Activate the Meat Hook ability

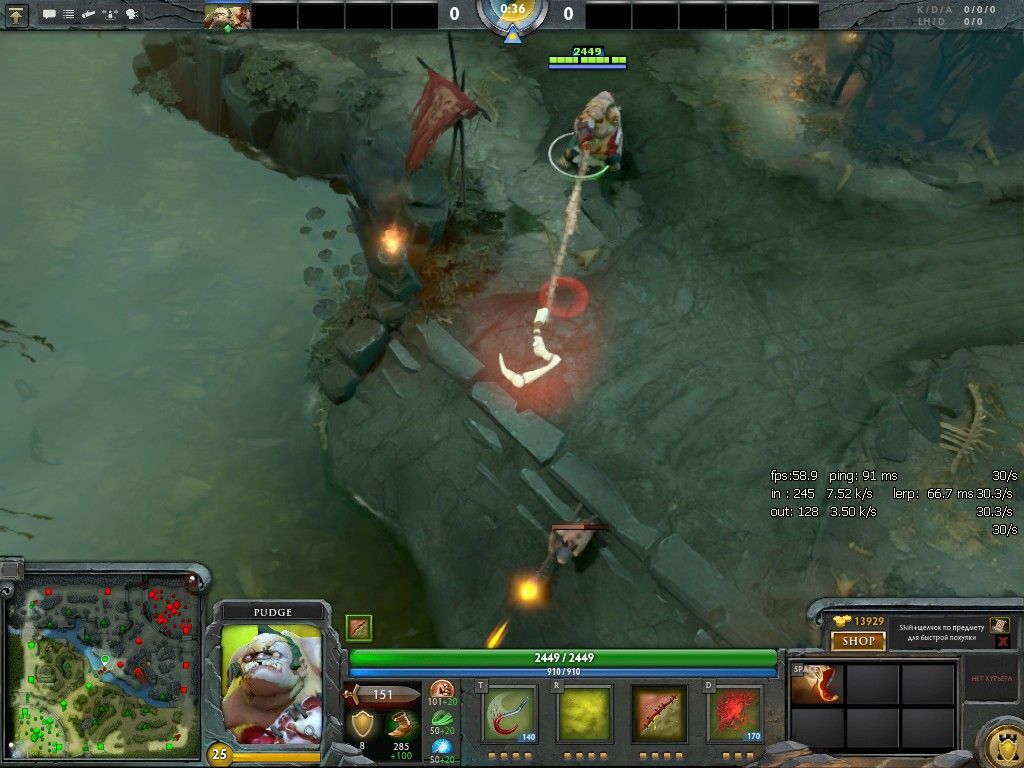(510, 713)
